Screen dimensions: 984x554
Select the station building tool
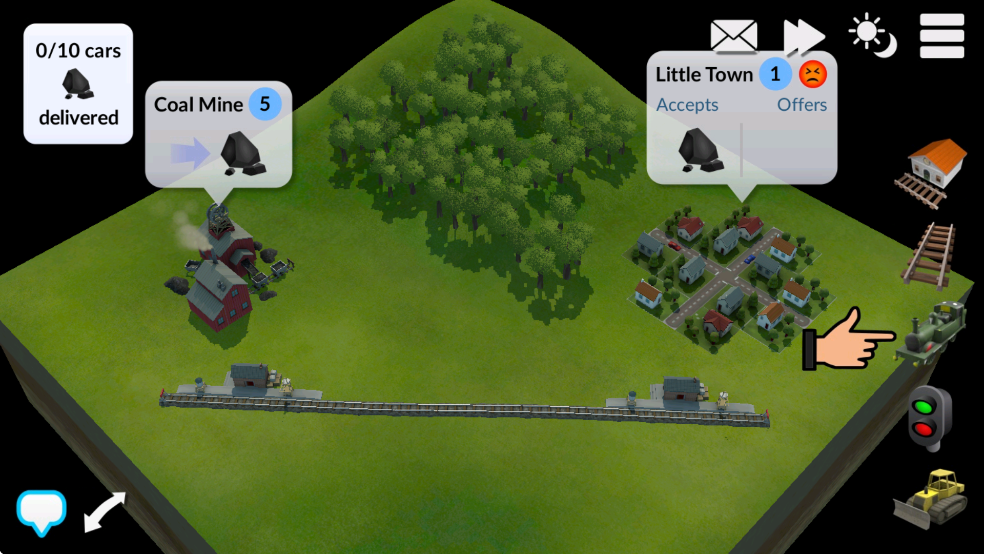click(937, 170)
